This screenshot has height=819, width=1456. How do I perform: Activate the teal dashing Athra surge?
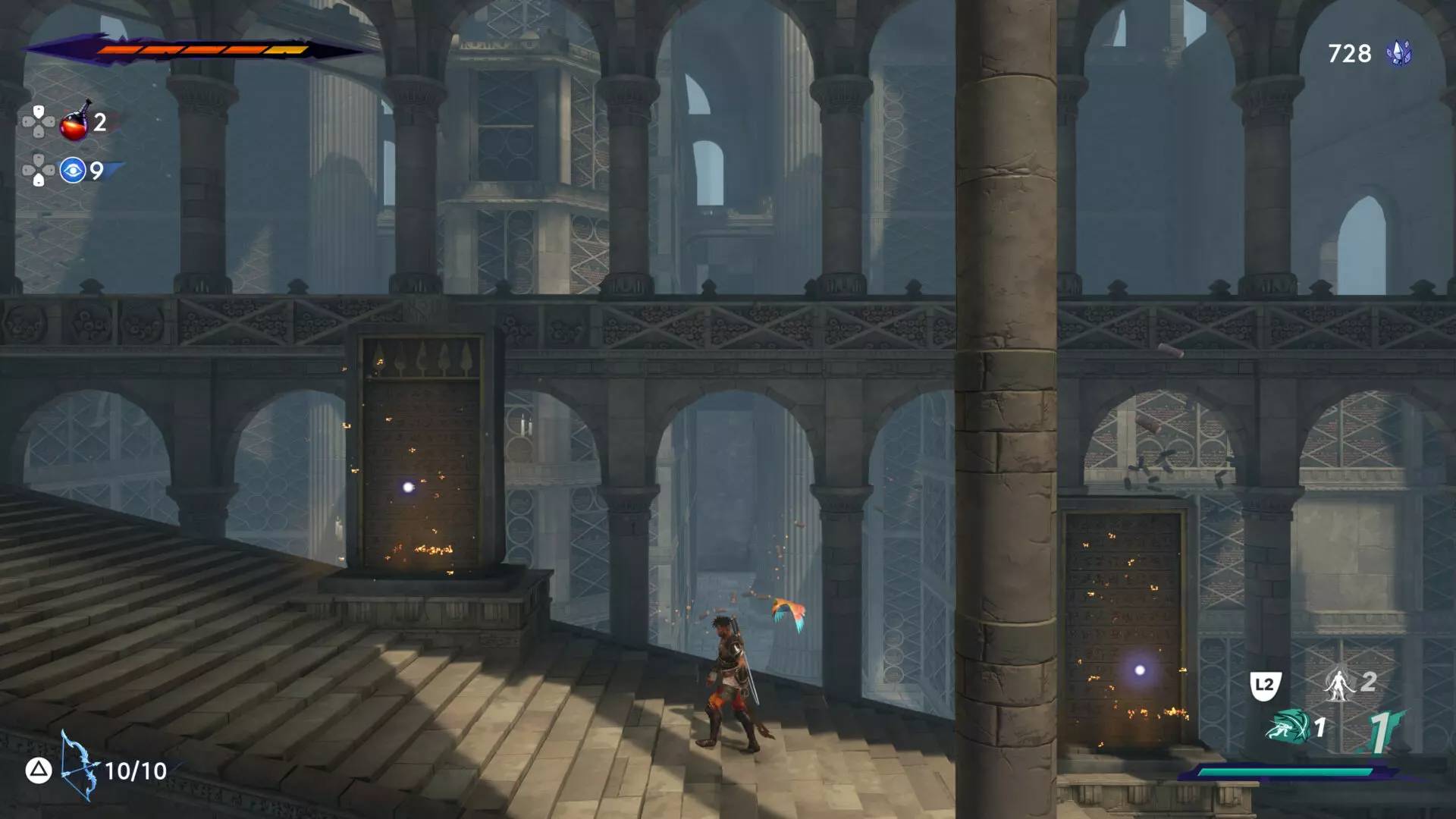coord(1288,727)
